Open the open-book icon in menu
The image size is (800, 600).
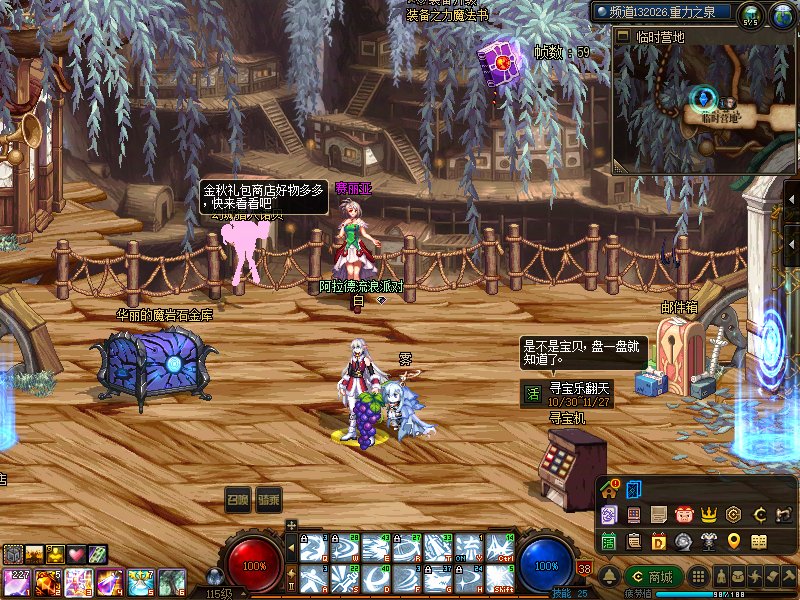(759, 541)
